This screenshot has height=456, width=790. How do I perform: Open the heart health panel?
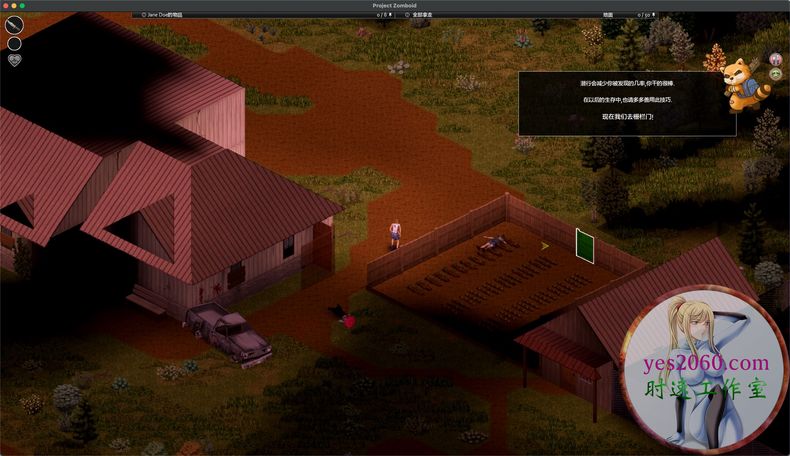click(14, 60)
